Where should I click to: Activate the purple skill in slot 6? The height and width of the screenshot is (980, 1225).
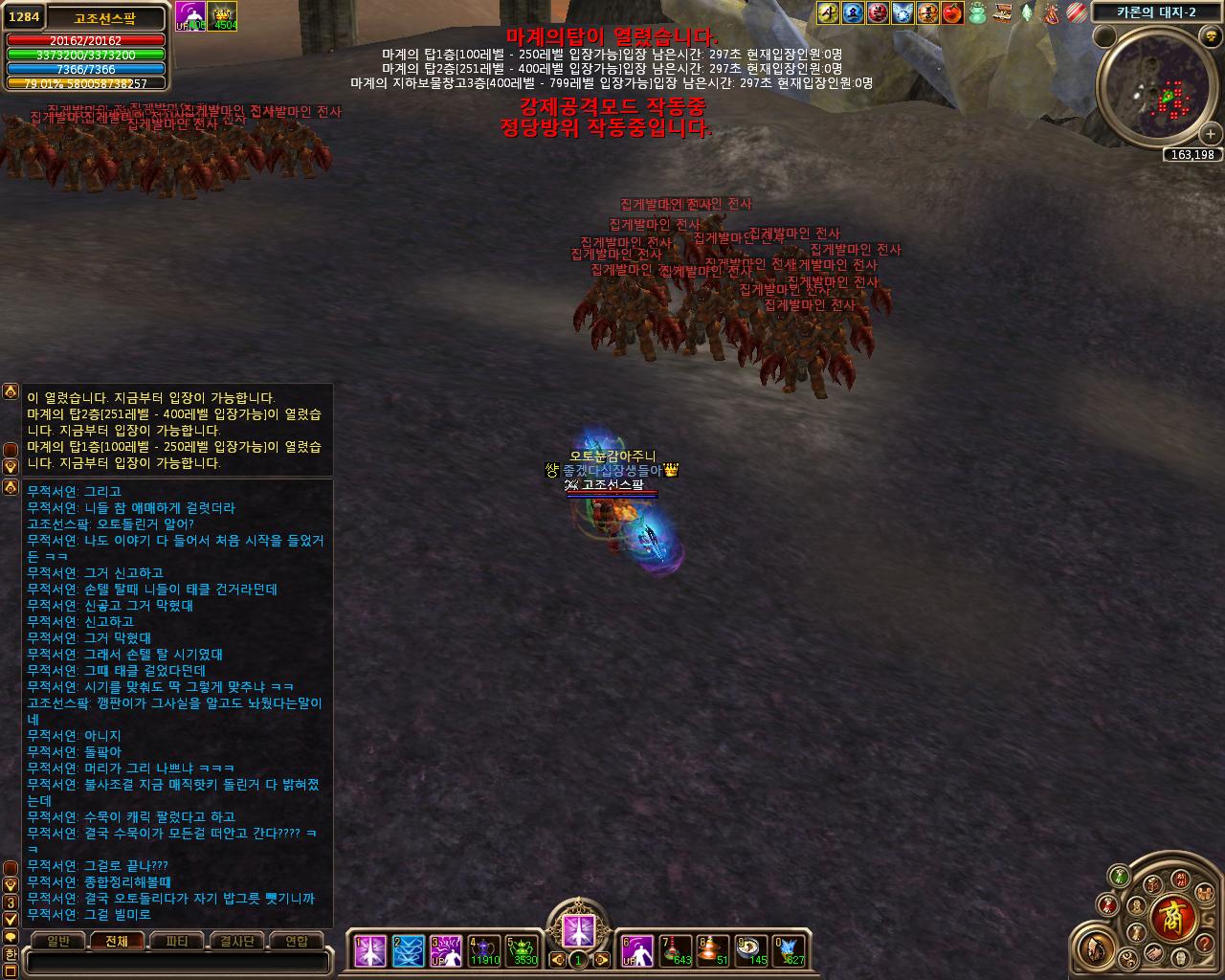point(636,951)
